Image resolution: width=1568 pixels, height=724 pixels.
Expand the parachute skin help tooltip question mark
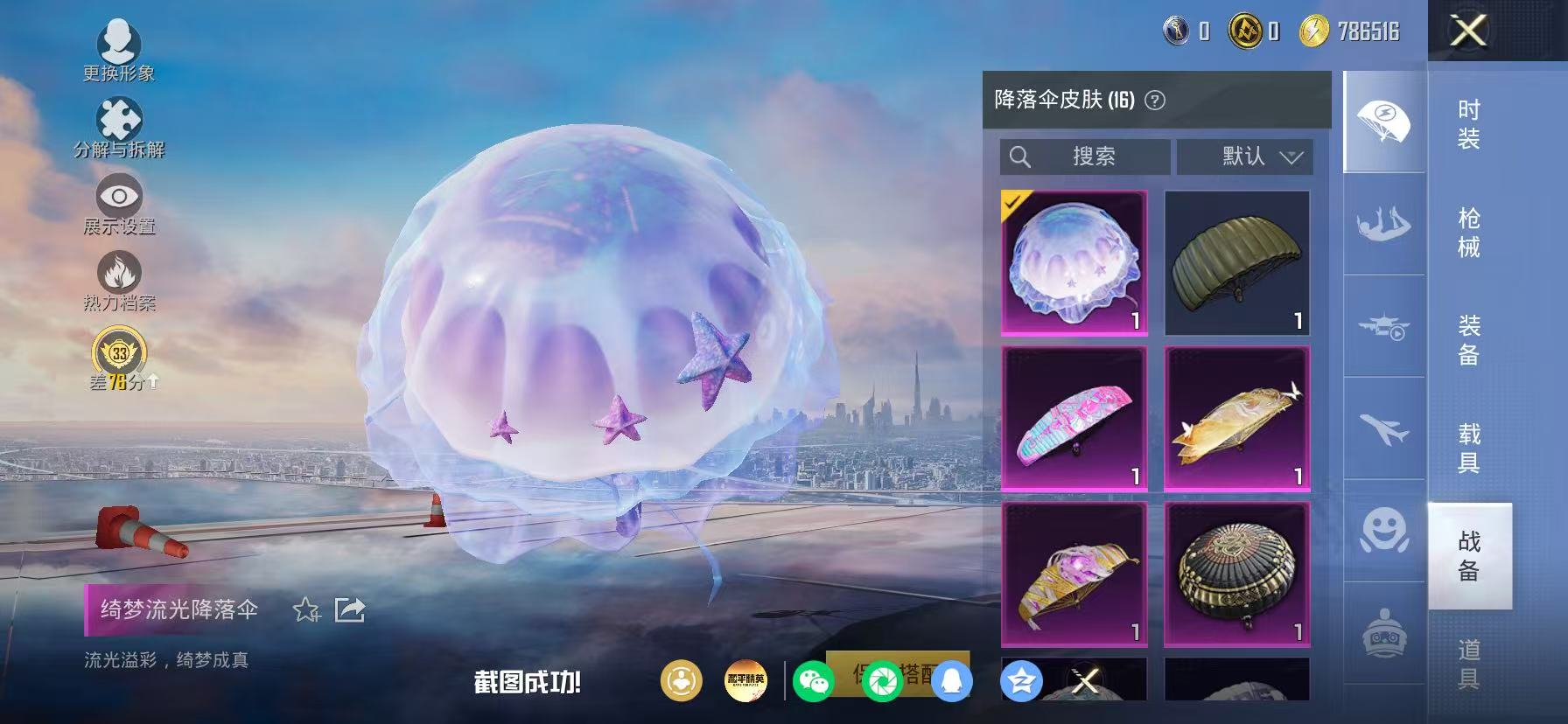tap(1157, 100)
